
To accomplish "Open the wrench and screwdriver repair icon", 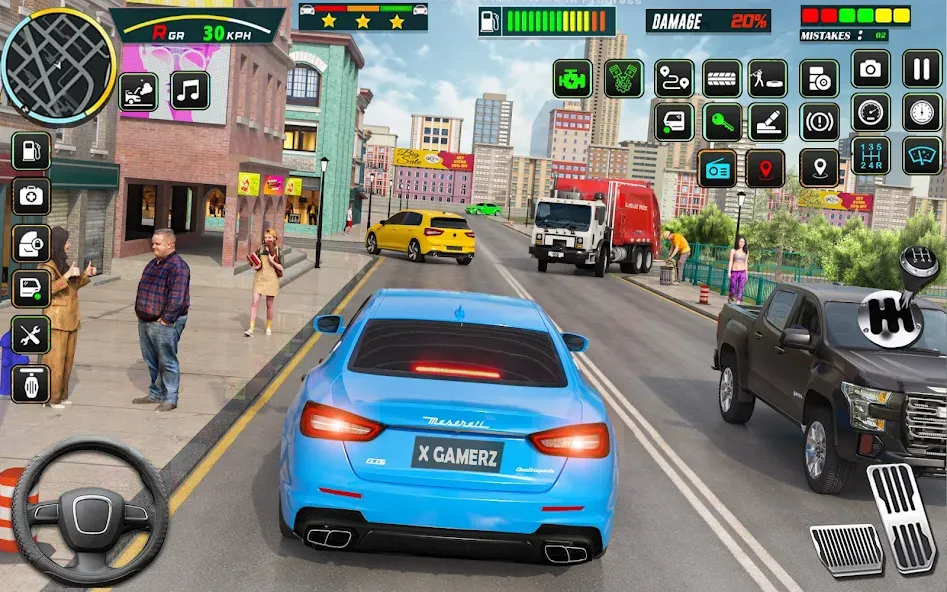I will pyautogui.click(x=31, y=336).
